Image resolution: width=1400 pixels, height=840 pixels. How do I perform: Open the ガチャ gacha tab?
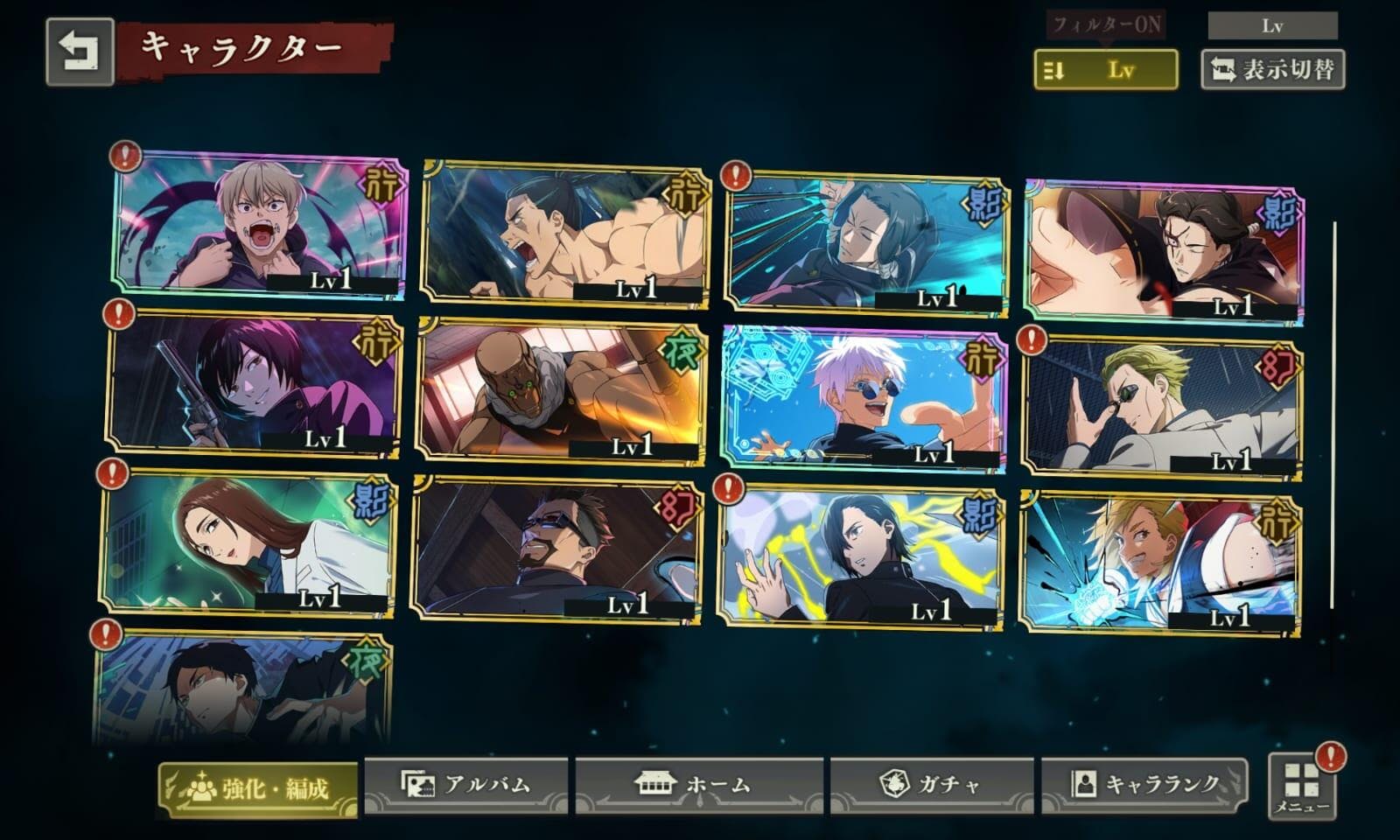[932, 784]
